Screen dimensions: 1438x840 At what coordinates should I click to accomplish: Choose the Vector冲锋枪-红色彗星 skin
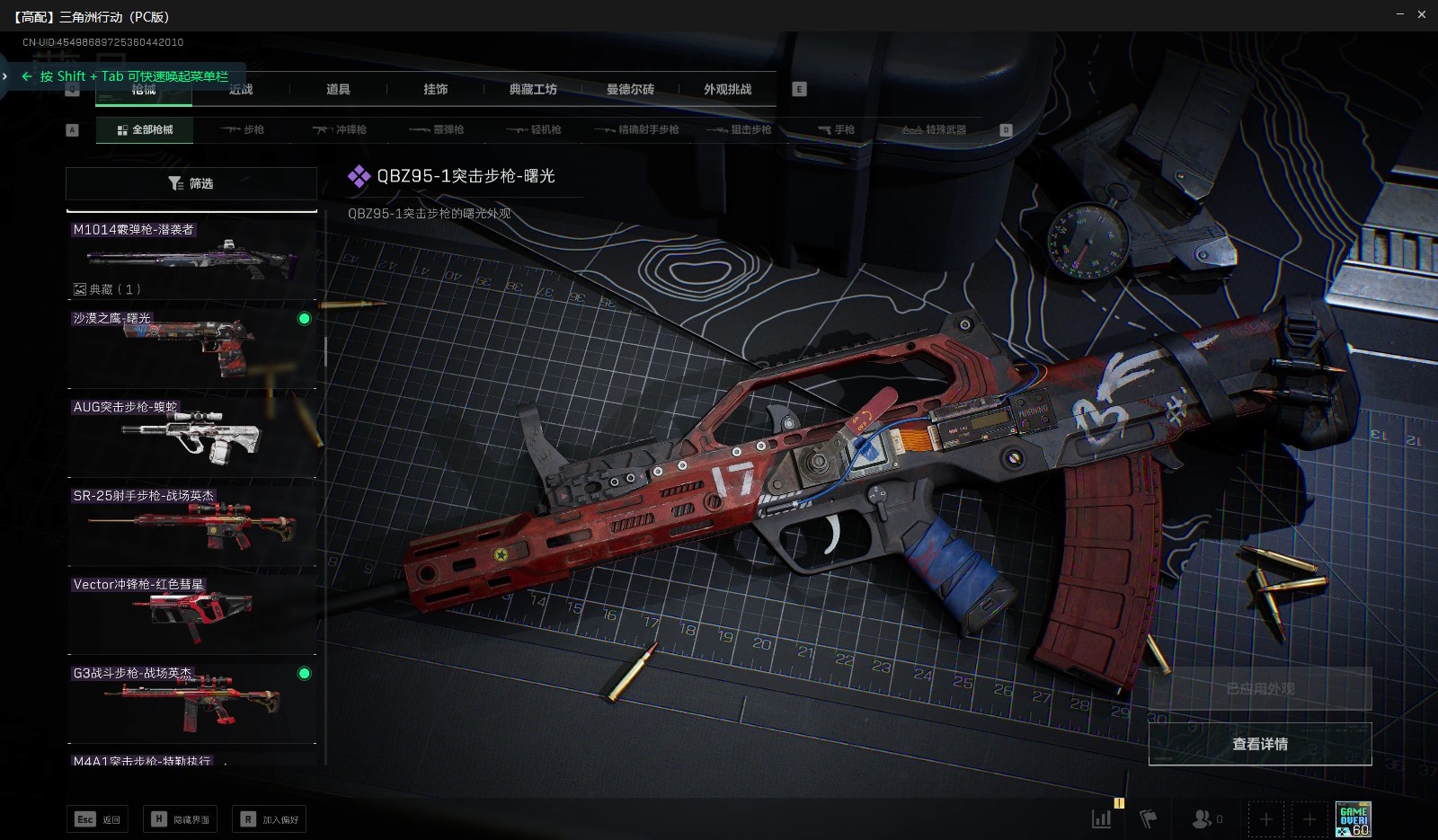[191, 613]
